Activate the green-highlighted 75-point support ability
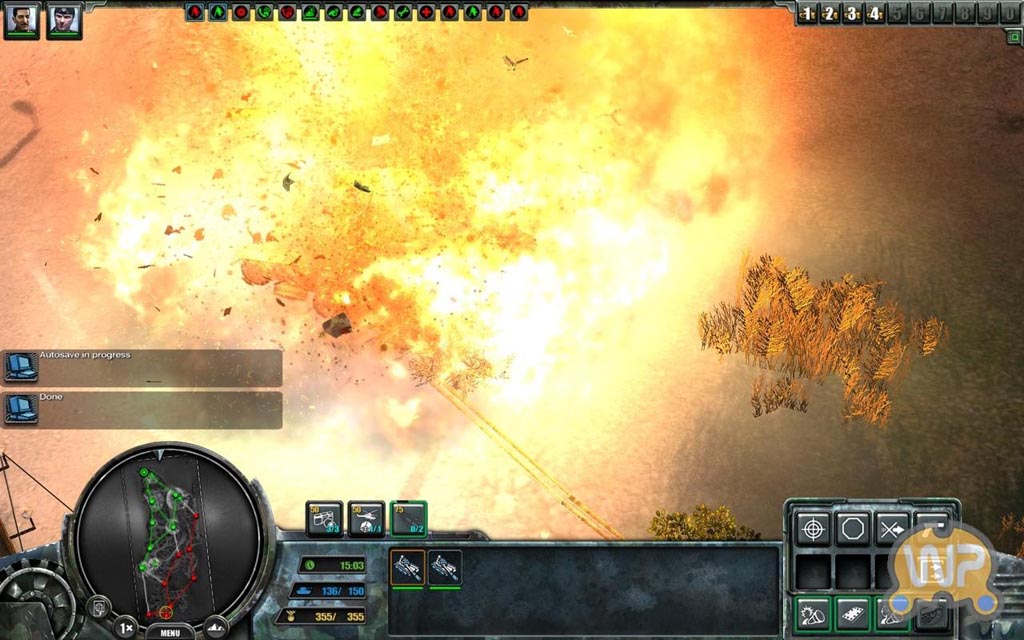The height and width of the screenshot is (640, 1024). pos(408,518)
